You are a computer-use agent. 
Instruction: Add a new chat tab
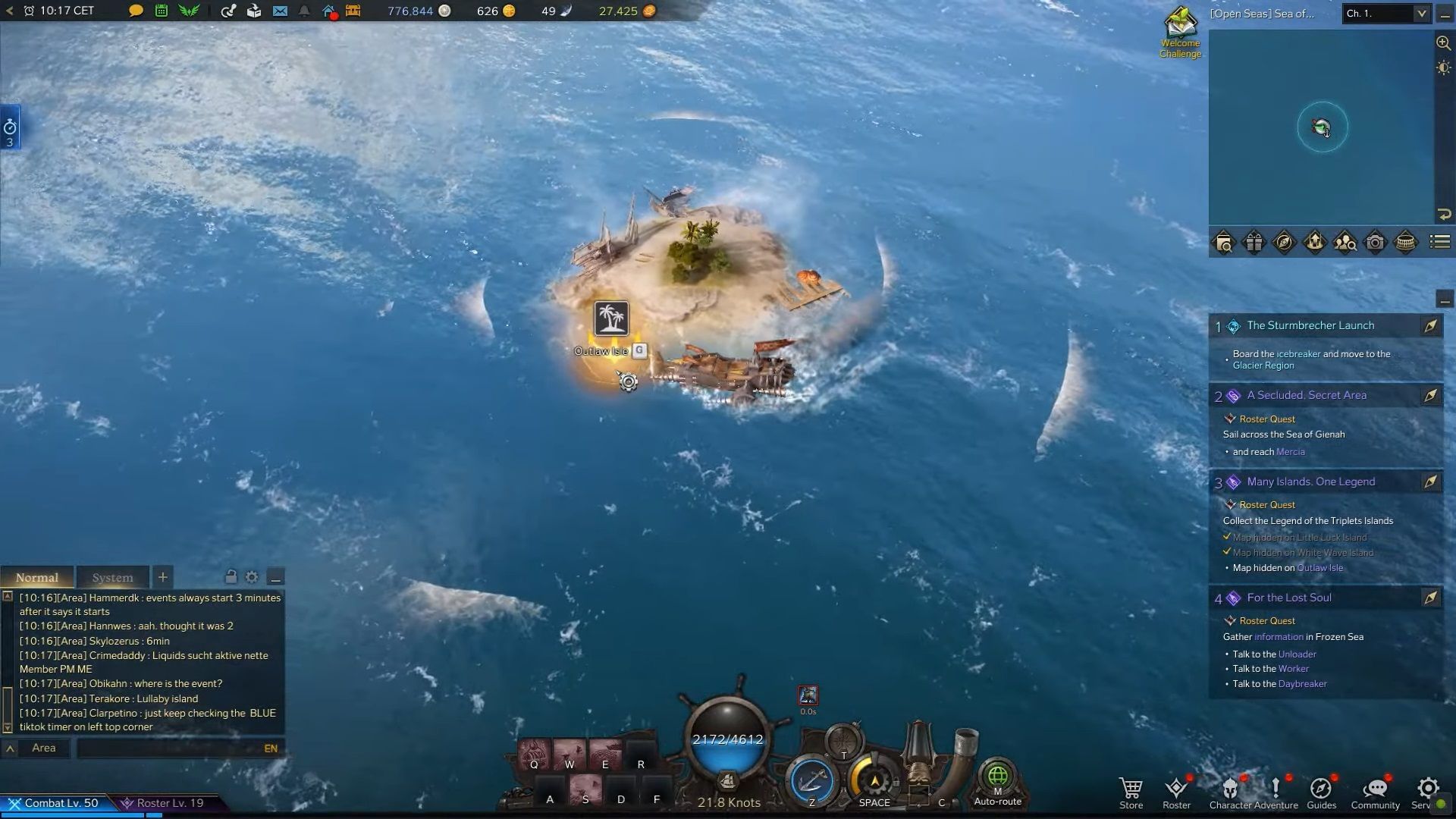point(162,577)
